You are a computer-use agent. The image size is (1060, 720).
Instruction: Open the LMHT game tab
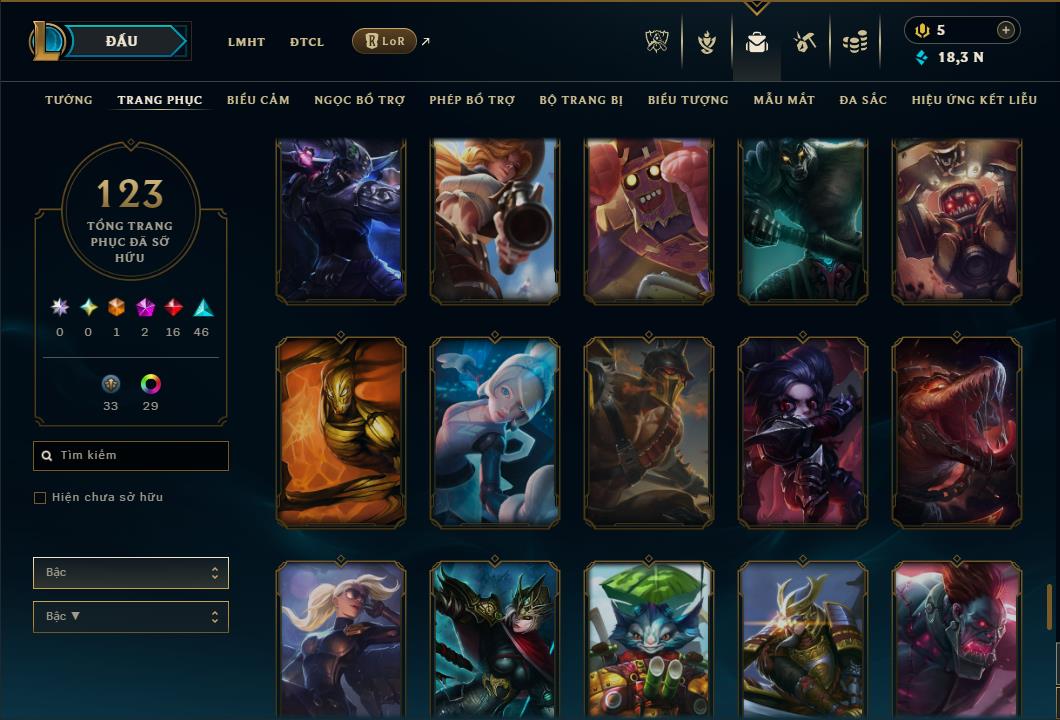point(246,42)
